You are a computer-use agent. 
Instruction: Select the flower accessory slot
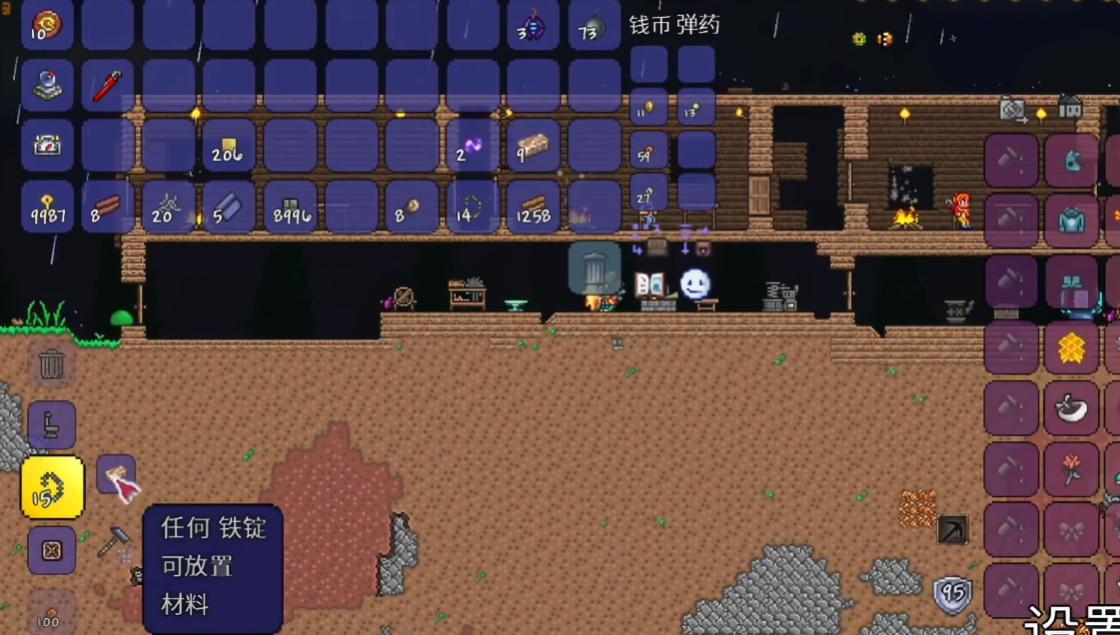(x=1071, y=469)
